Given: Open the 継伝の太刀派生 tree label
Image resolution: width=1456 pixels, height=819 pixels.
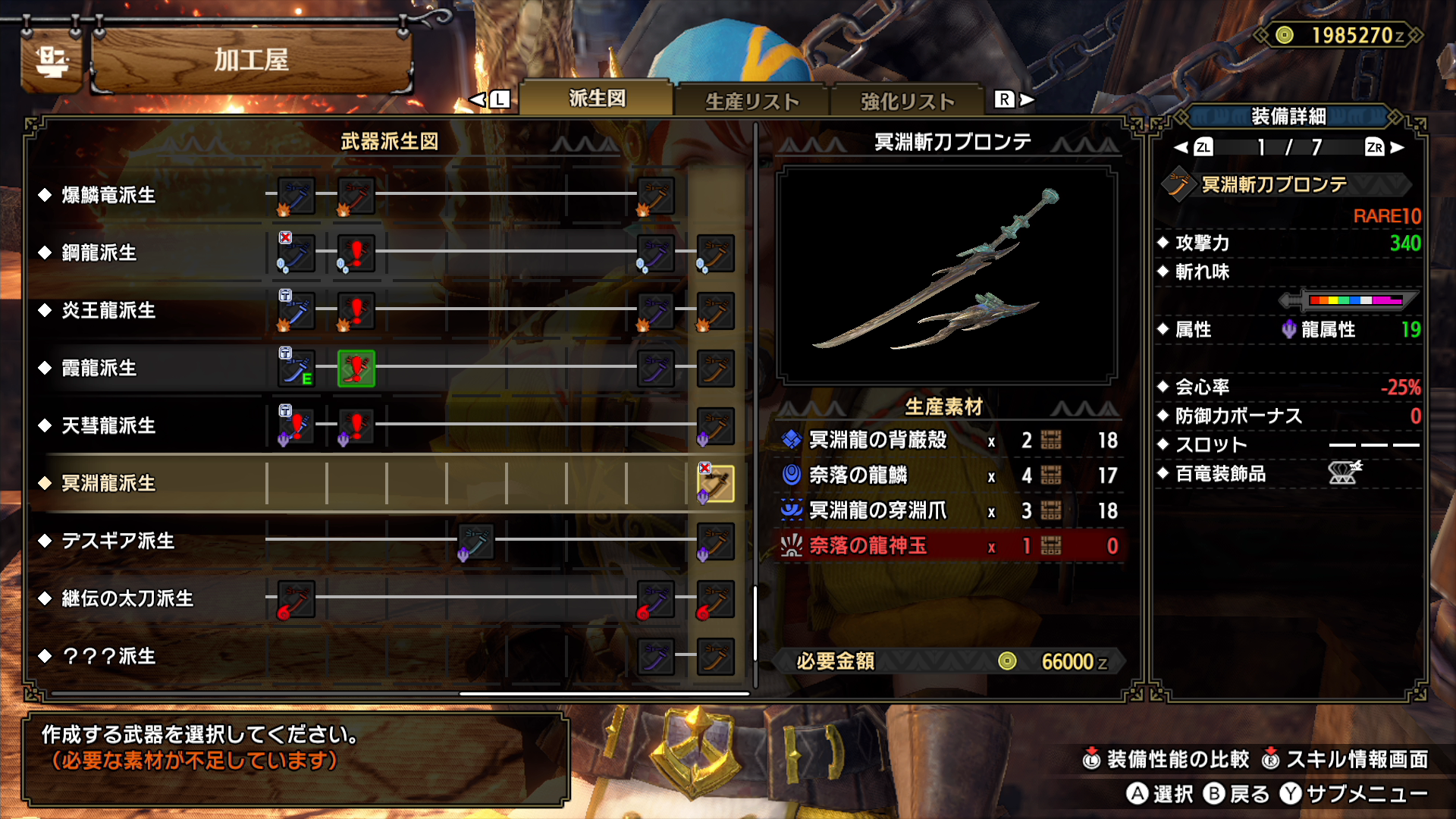Looking at the screenshot, I should tap(127, 599).
